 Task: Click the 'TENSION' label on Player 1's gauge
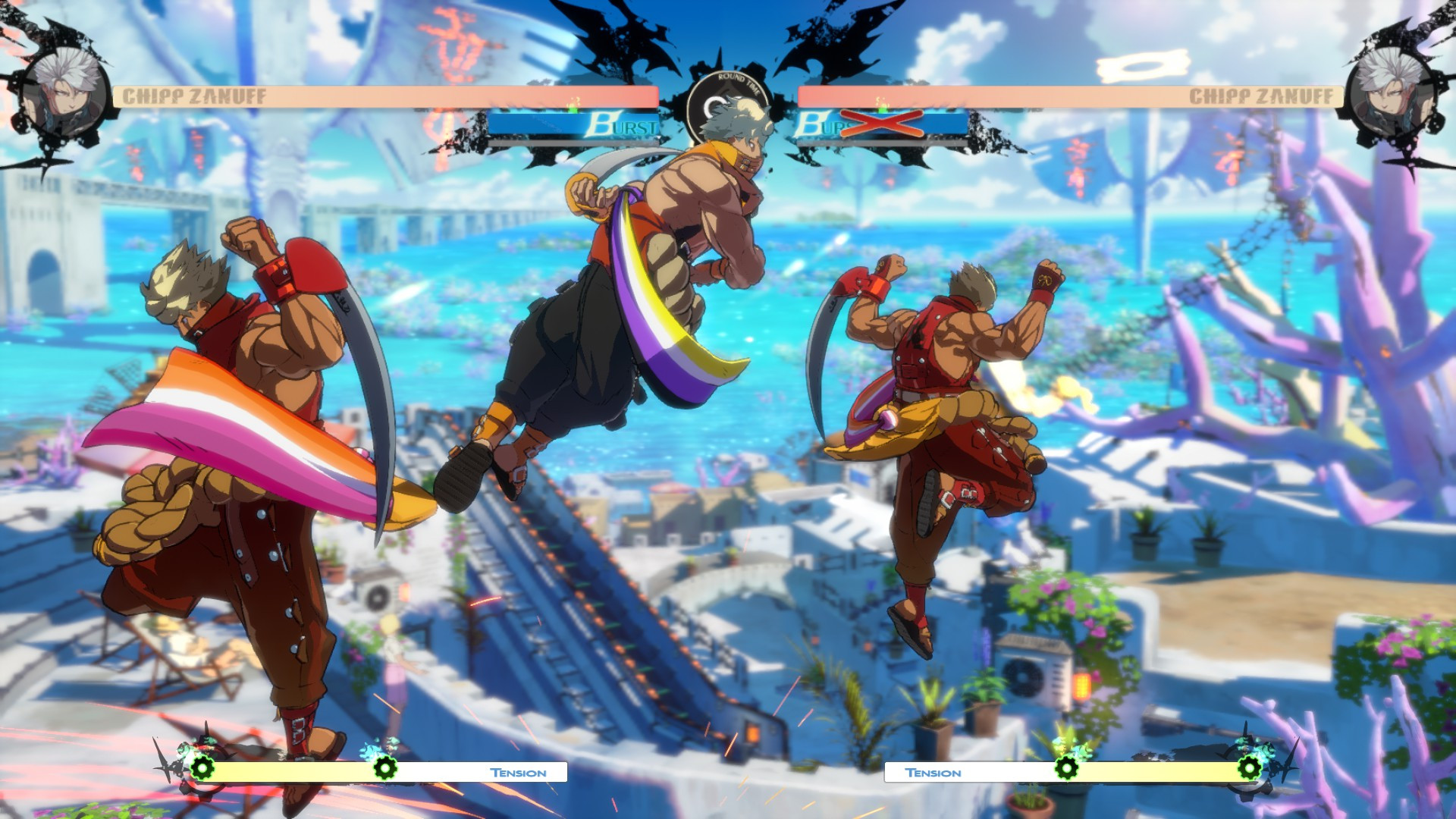518,772
